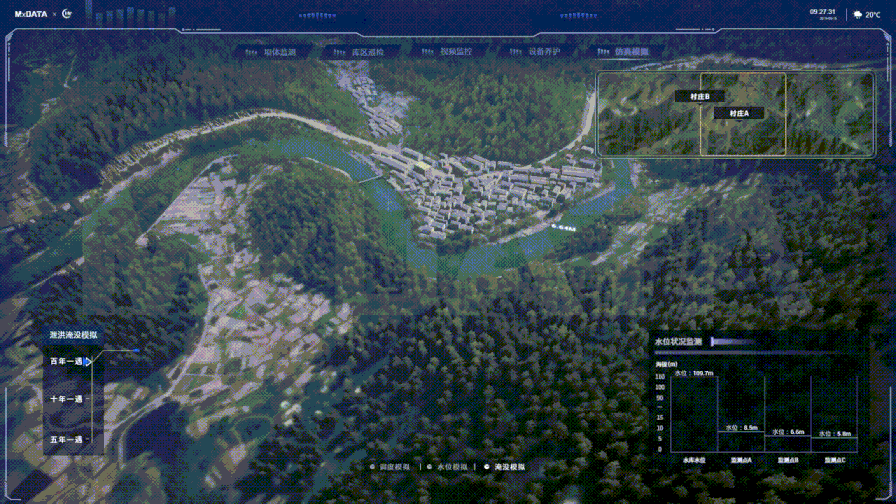Select the 设备养护 tab
This screenshot has height=504, width=896.
[x=544, y=52]
